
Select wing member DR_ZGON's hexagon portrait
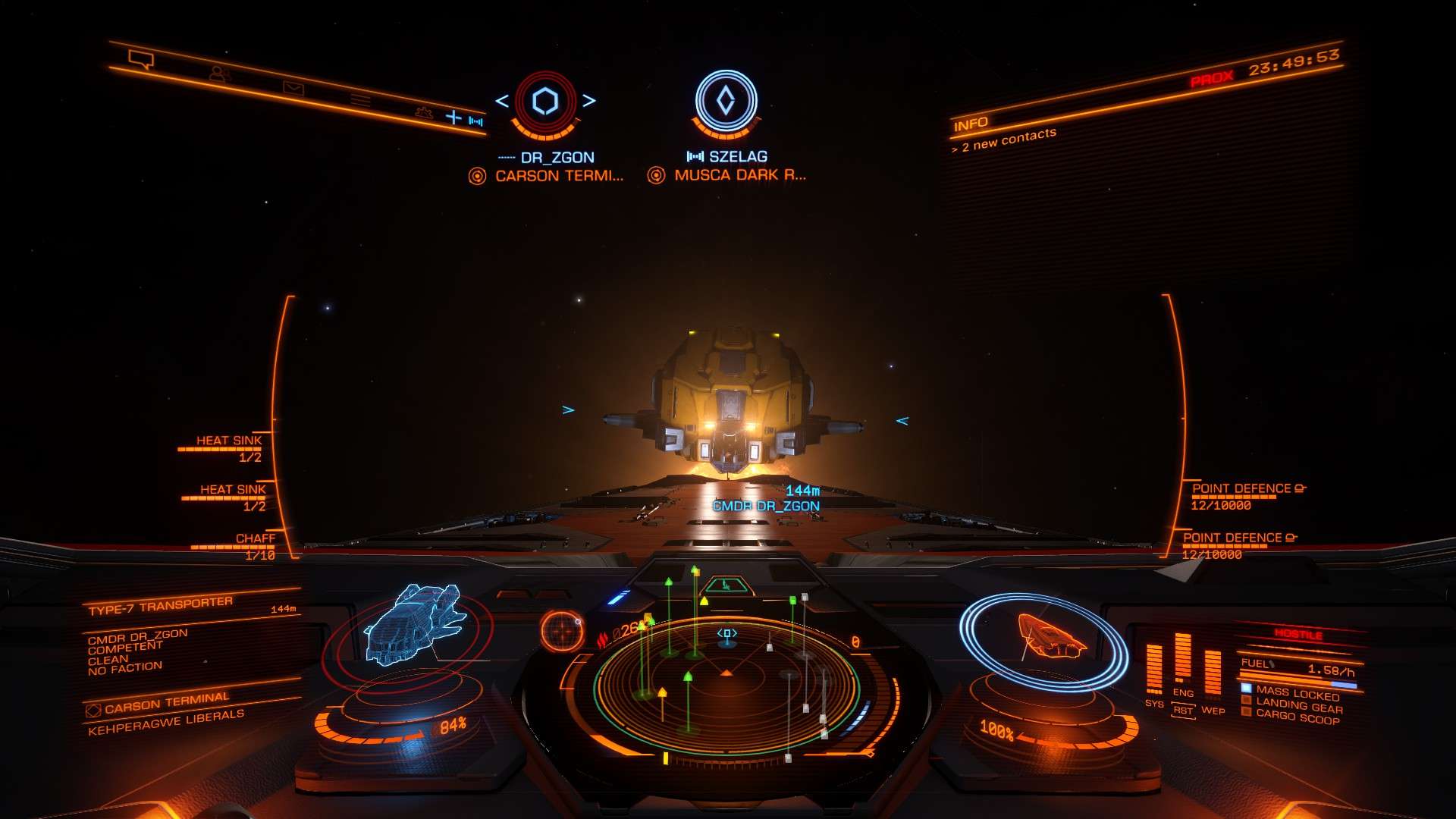tap(545, 101)
